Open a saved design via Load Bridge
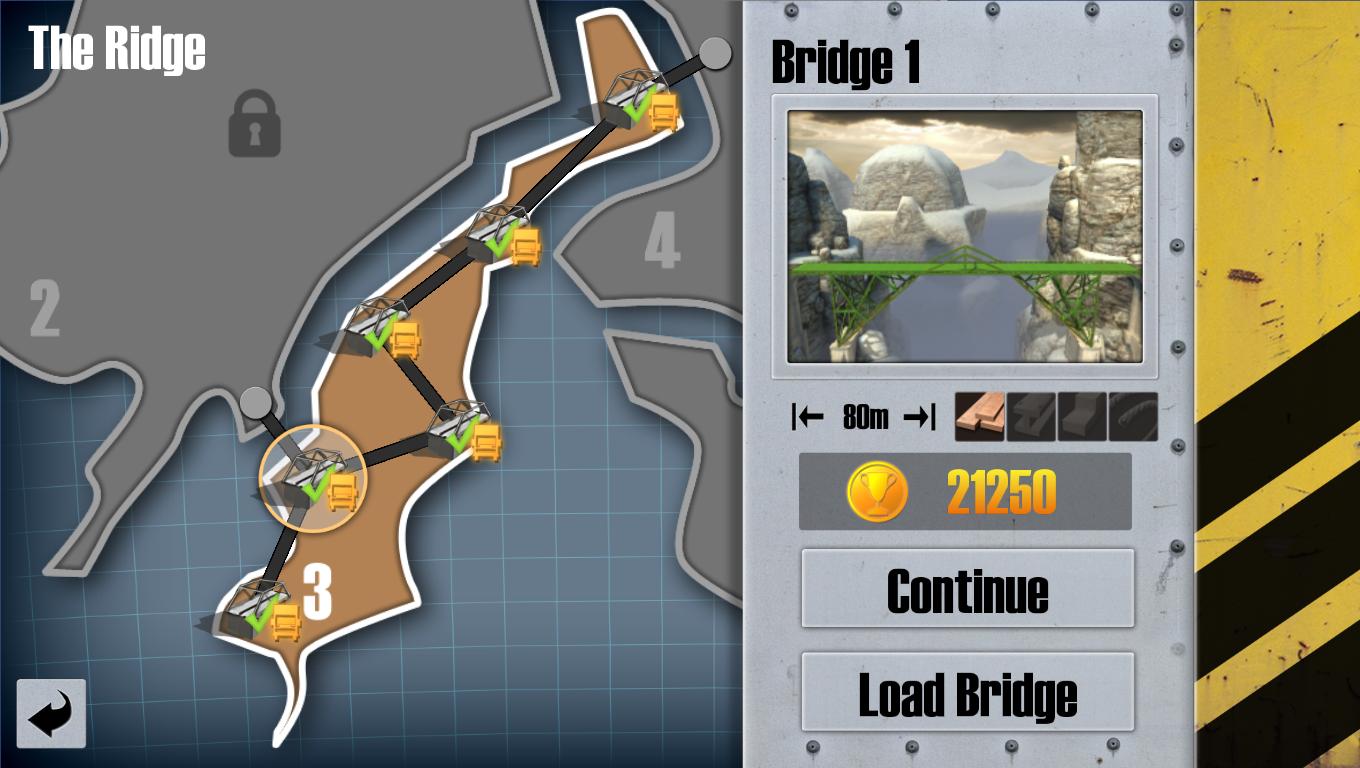 pos(966,692)
